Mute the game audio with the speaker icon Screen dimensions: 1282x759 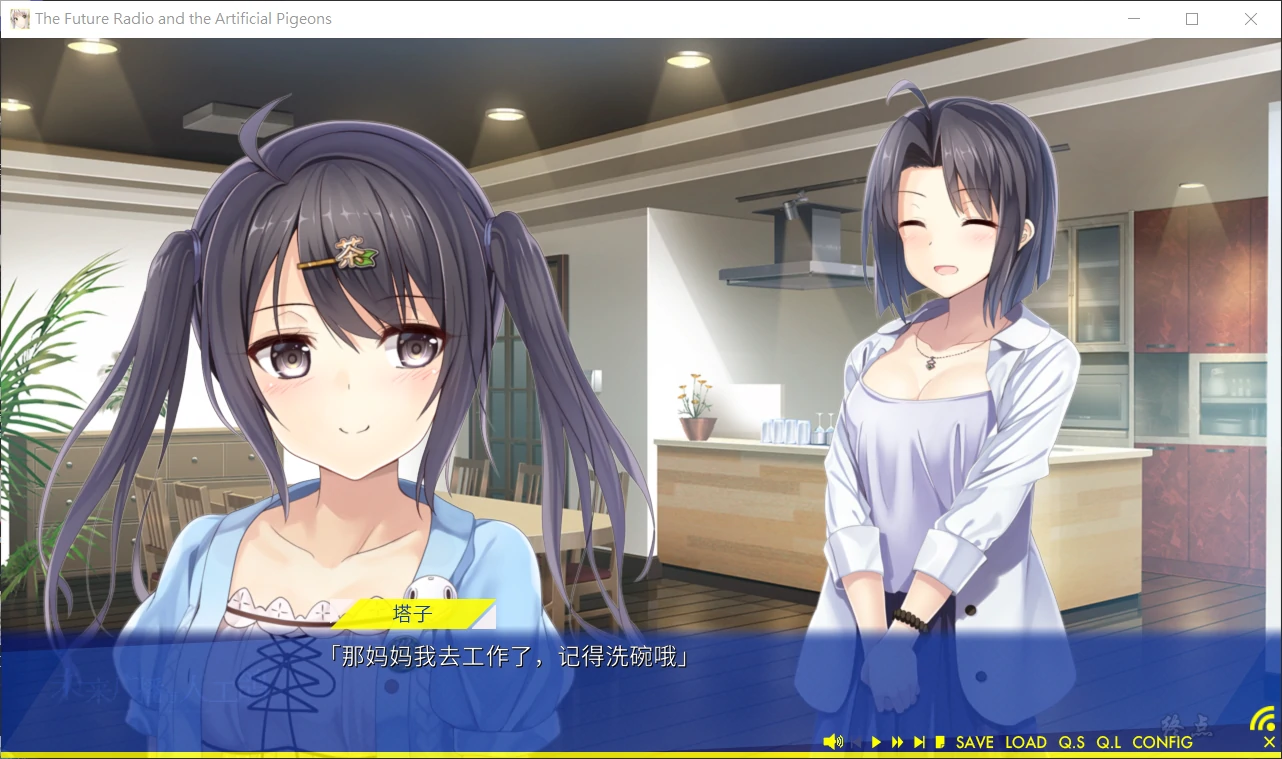pos(834,741)
